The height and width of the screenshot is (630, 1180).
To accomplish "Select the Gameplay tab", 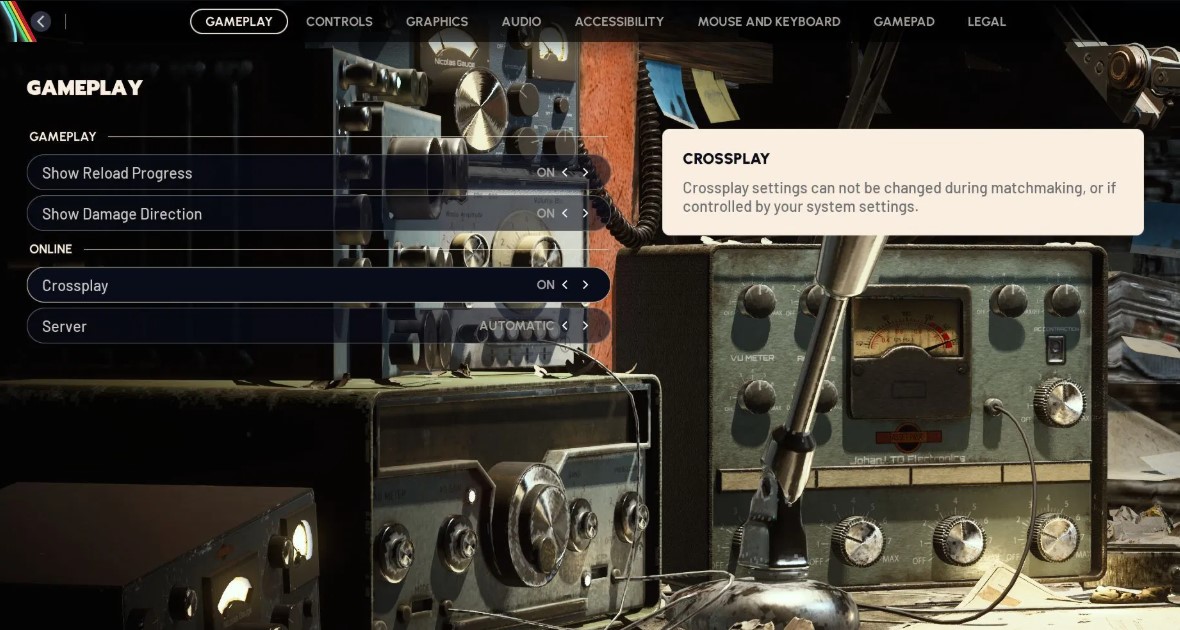I will coord(239,21).
